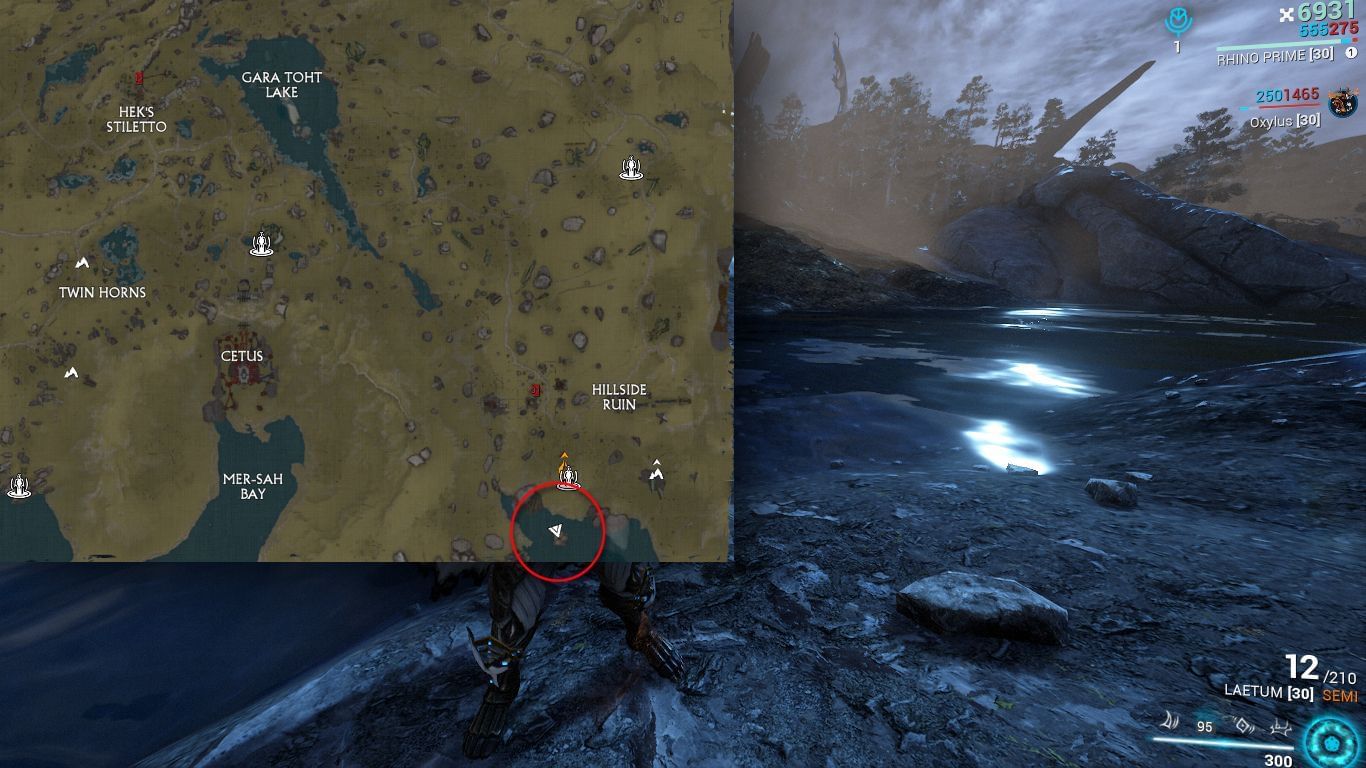Click the glowing ability energy ring at bottom right
The height and width of the screenshot is (768, 1366).
click(1329, 742)
